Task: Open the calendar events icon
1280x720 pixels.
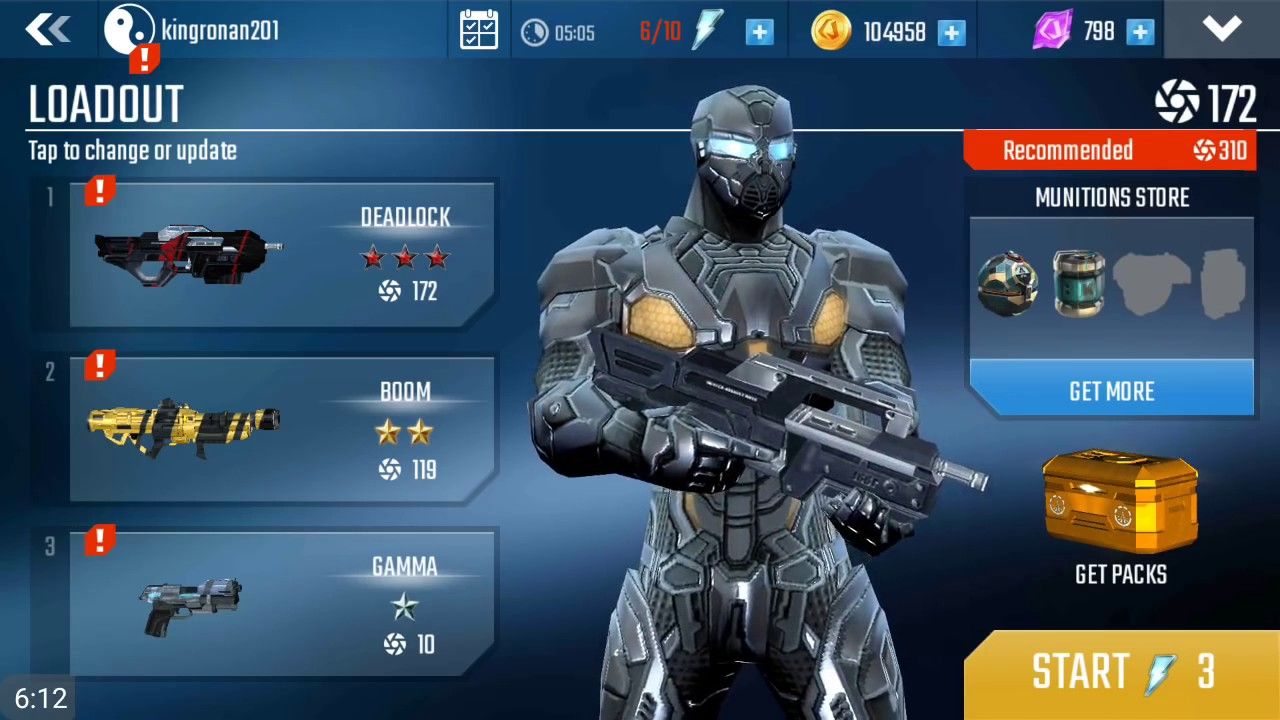Action: coord(478,29)
